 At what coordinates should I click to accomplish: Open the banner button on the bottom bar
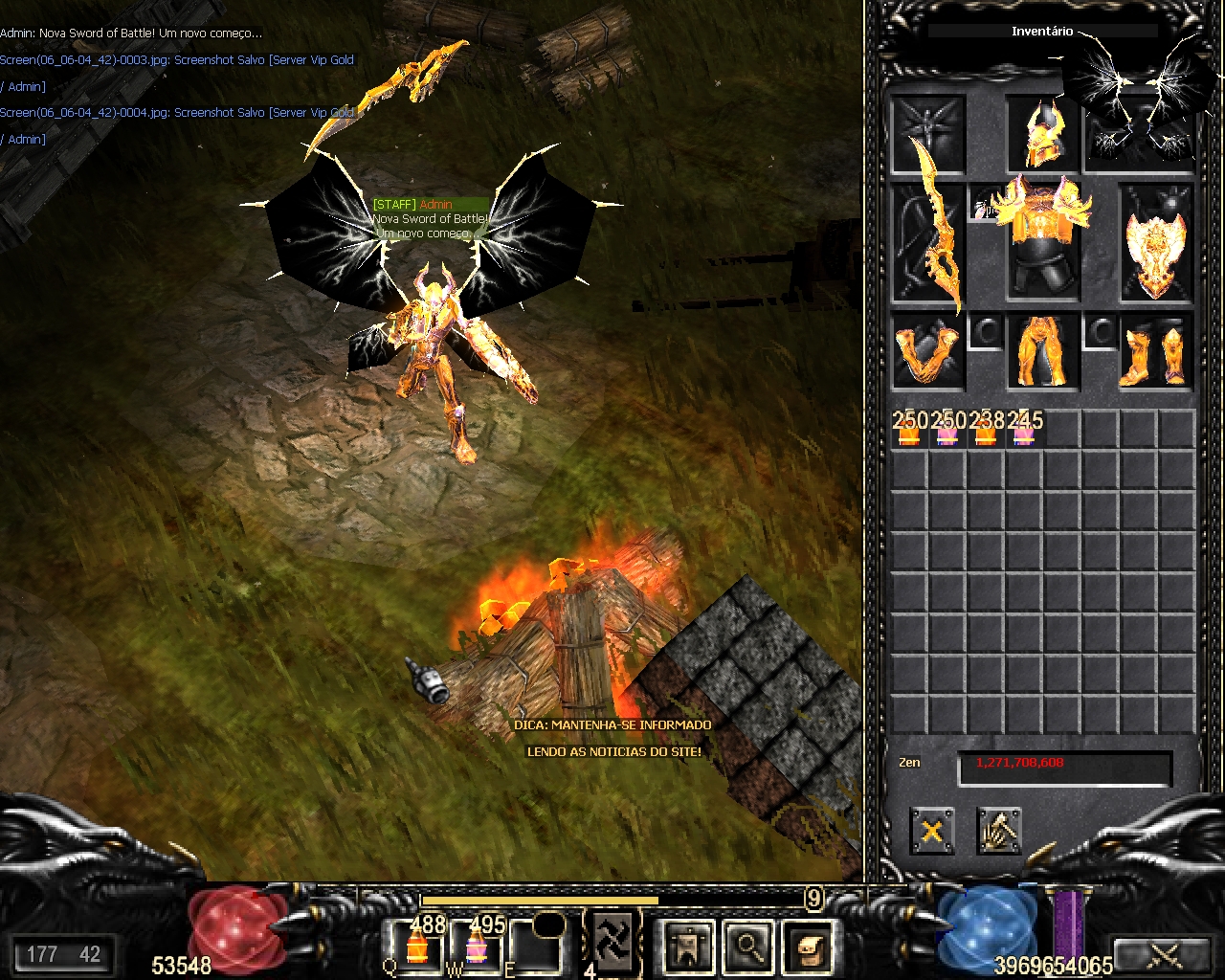click(688, 947)
